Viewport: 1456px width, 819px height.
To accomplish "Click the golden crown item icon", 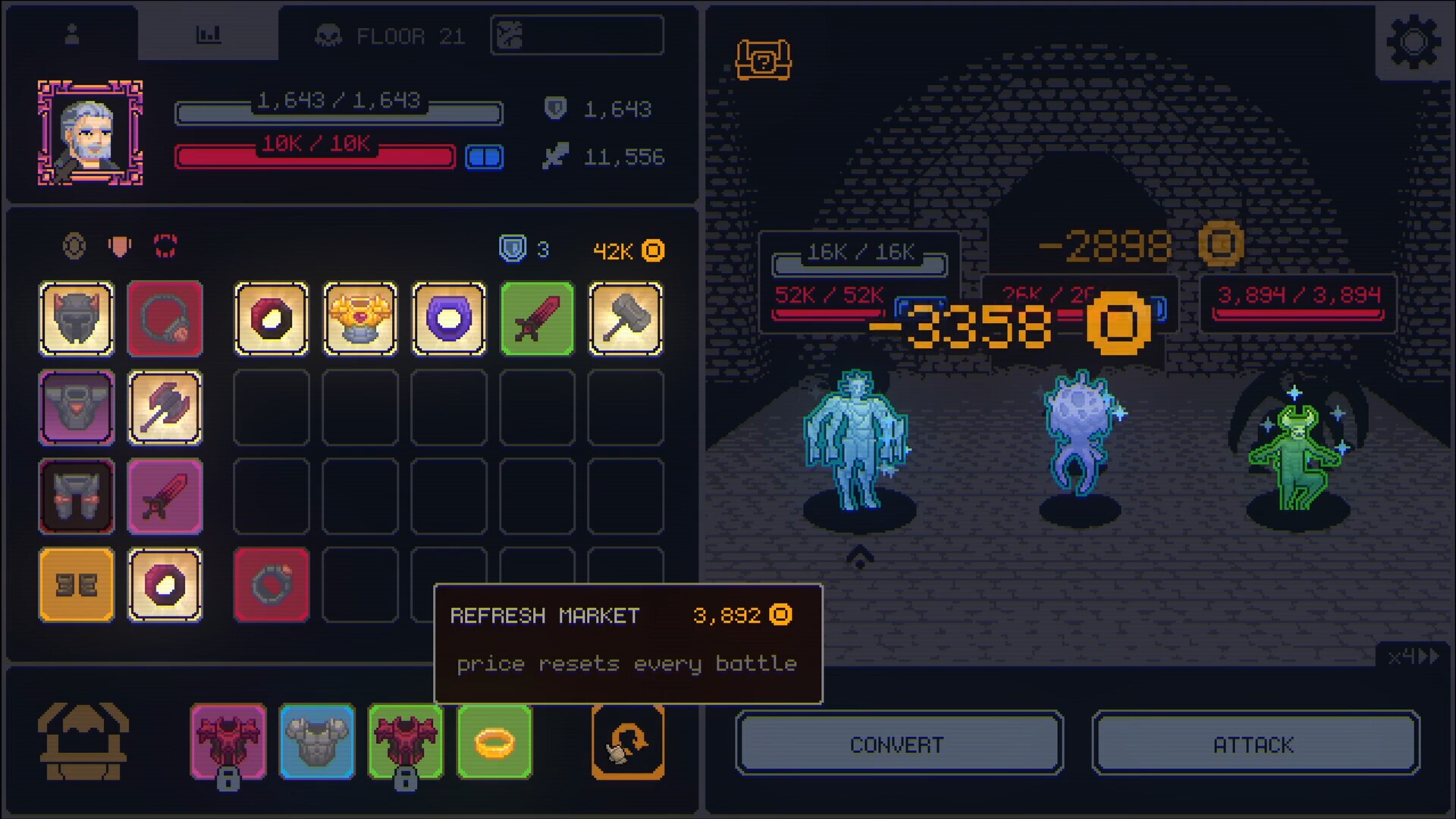I will point(360,318).
